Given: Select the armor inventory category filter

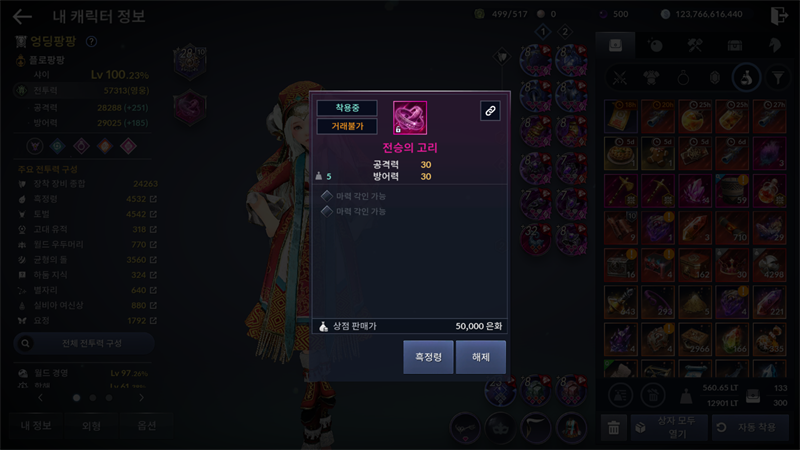Looking at the screenshot, I should pyautogui.click(x=651, y=77).
